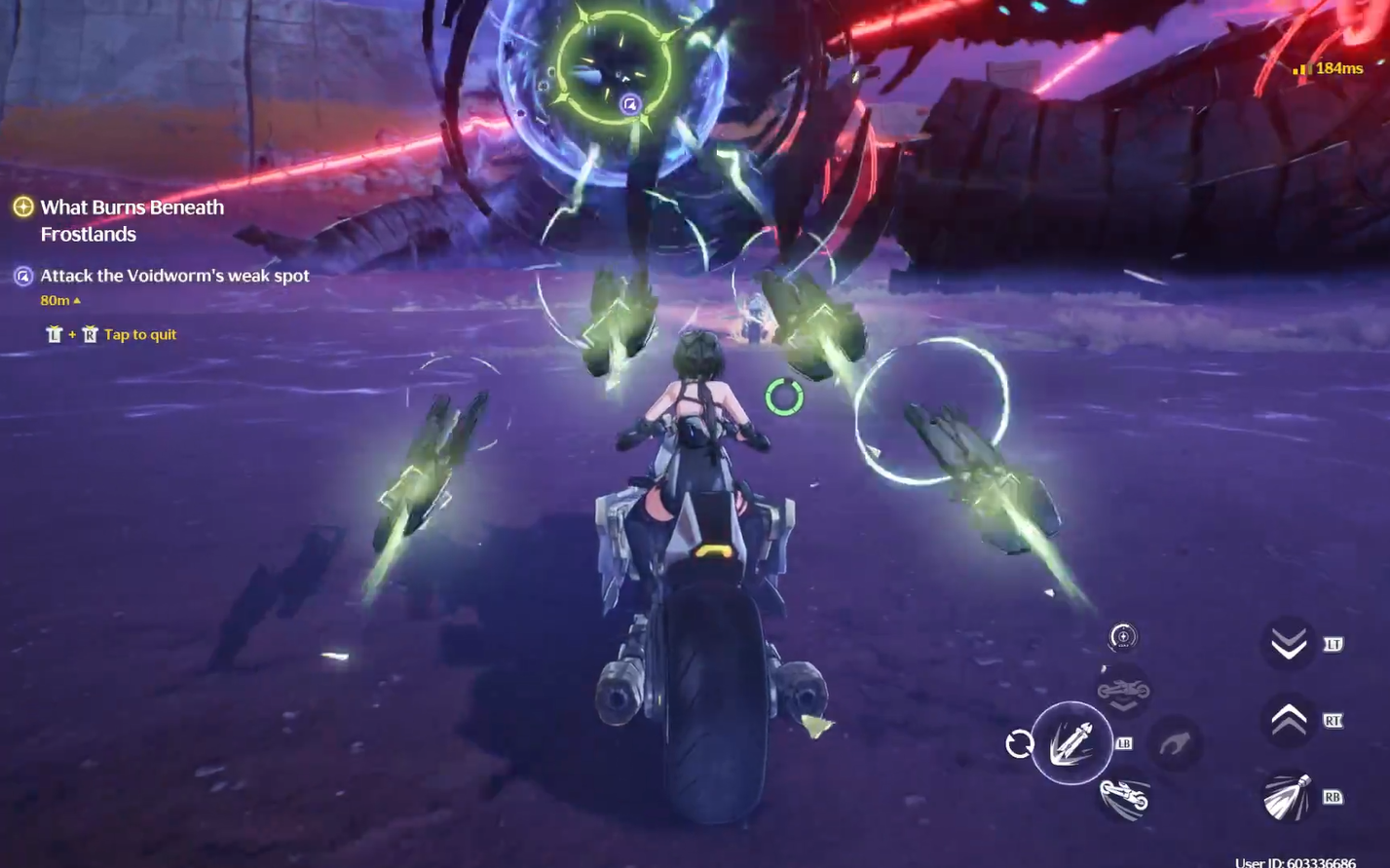Open the What Burns Beneath Frostlands quest tracker

(131, 220)
